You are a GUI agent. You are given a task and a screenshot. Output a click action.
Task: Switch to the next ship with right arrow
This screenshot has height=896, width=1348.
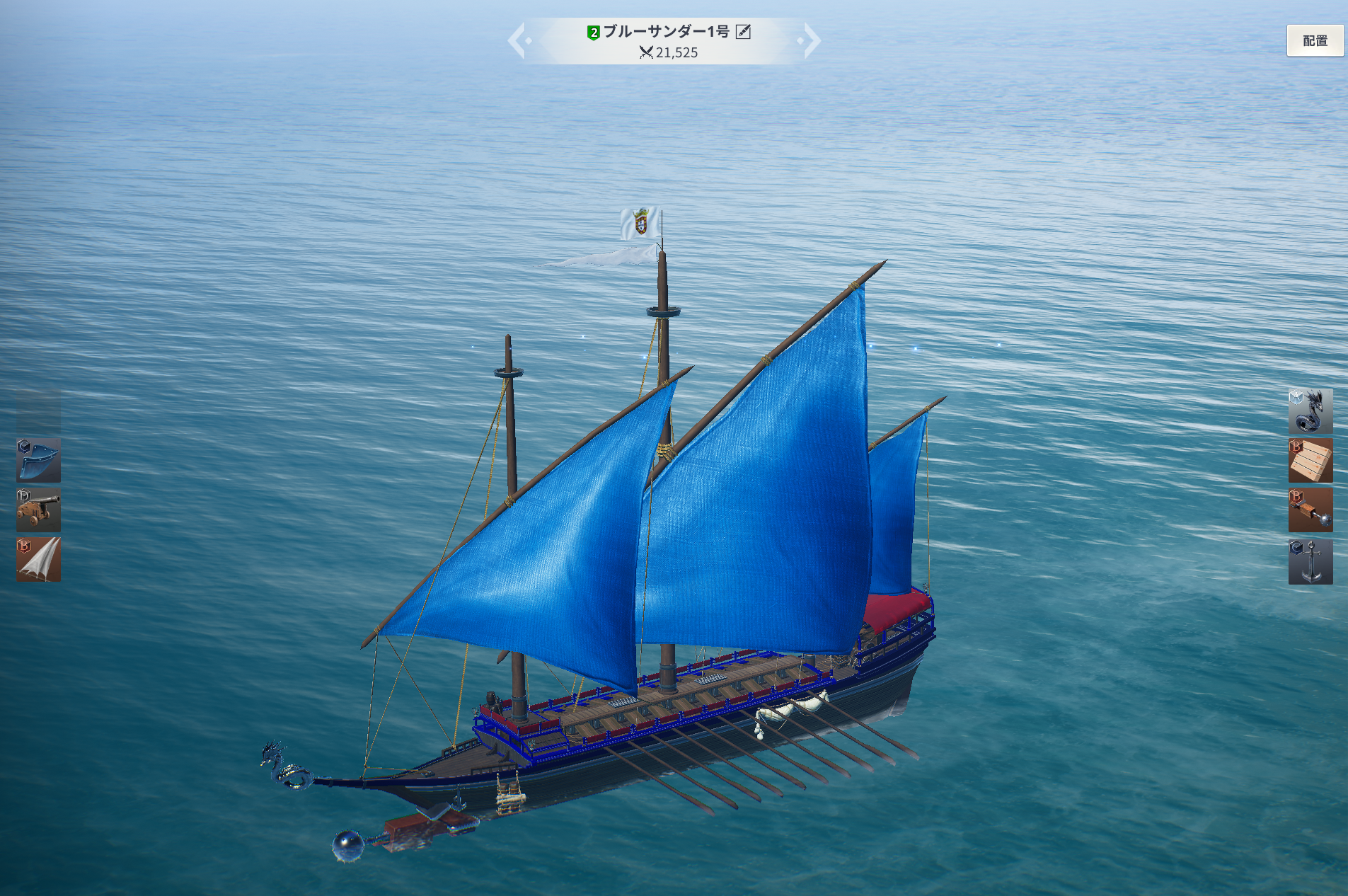click(x=811, y=40)
